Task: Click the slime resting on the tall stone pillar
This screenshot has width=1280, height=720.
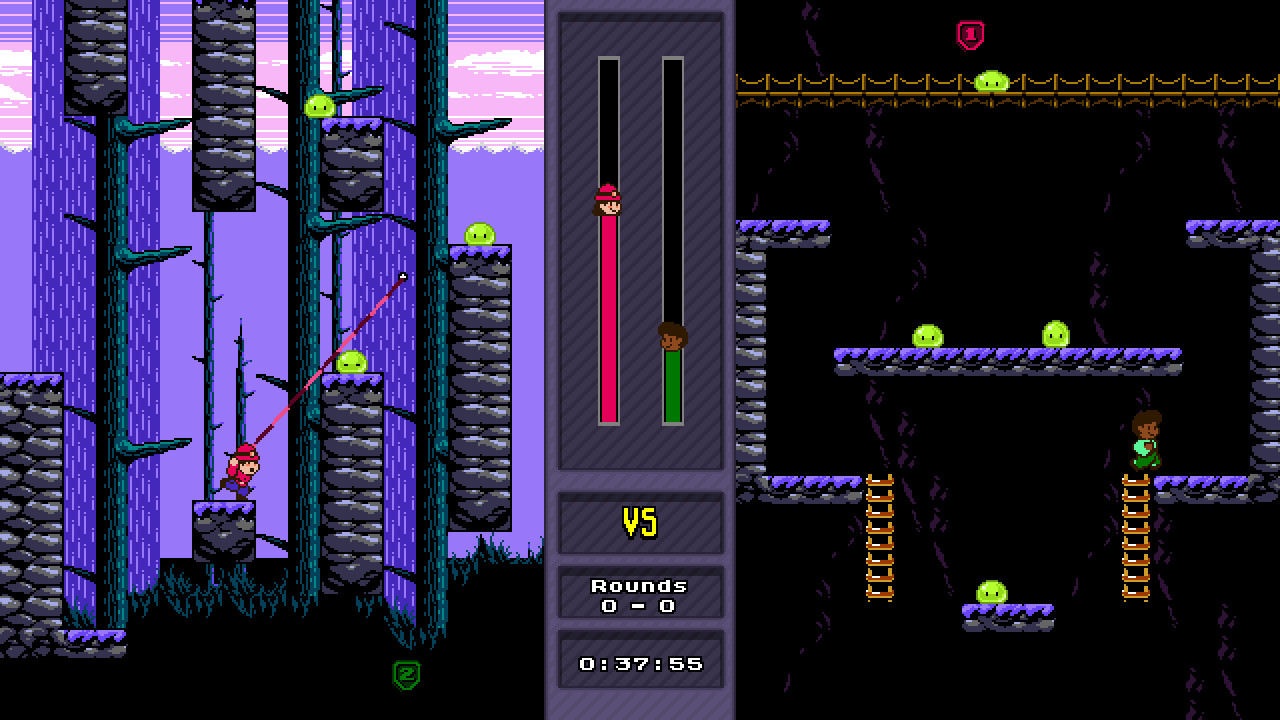Action: click(x=478, y=232)
